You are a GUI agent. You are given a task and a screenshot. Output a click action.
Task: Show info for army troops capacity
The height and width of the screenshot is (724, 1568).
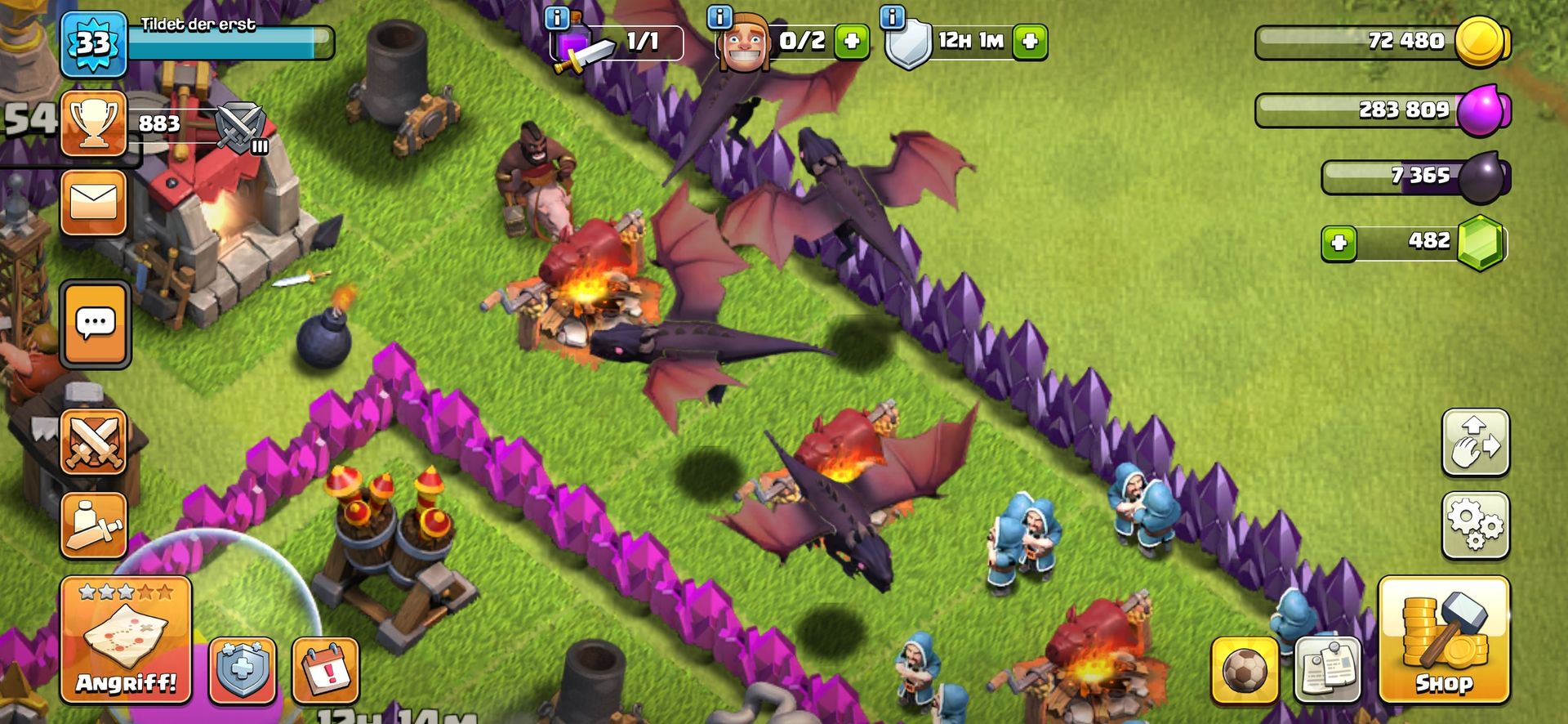[x=557, y=18]
